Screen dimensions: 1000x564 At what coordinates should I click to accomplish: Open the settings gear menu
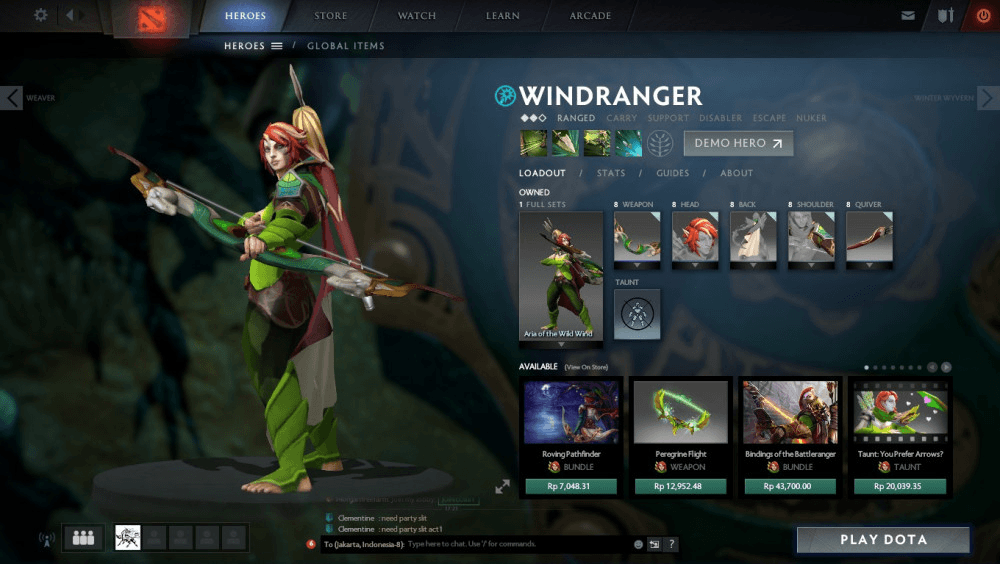tap(41, 15)
